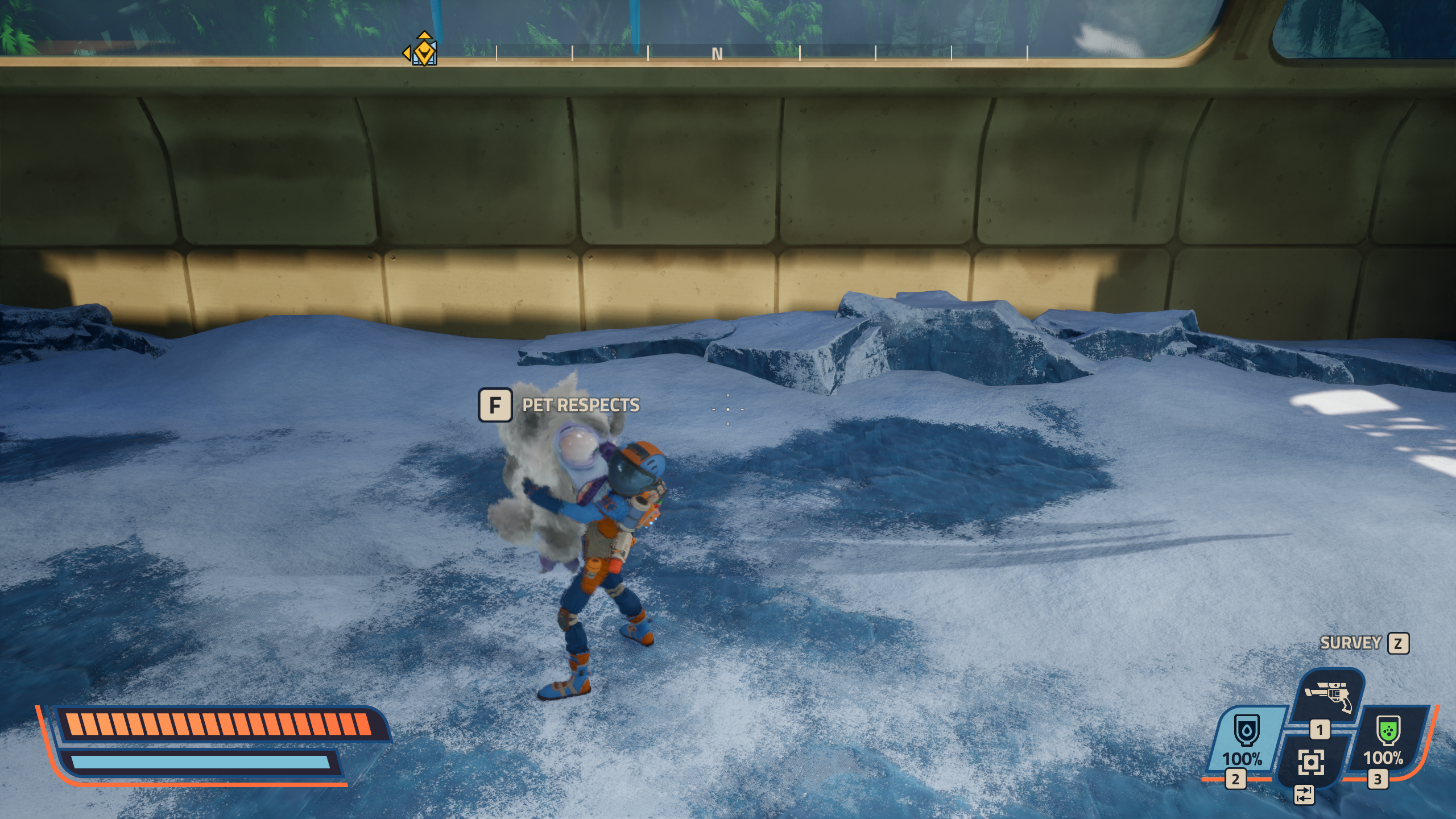This screenshot has height=819, width=1456.
Task: Choose the water tank slot
Action: pos(1246,738)
